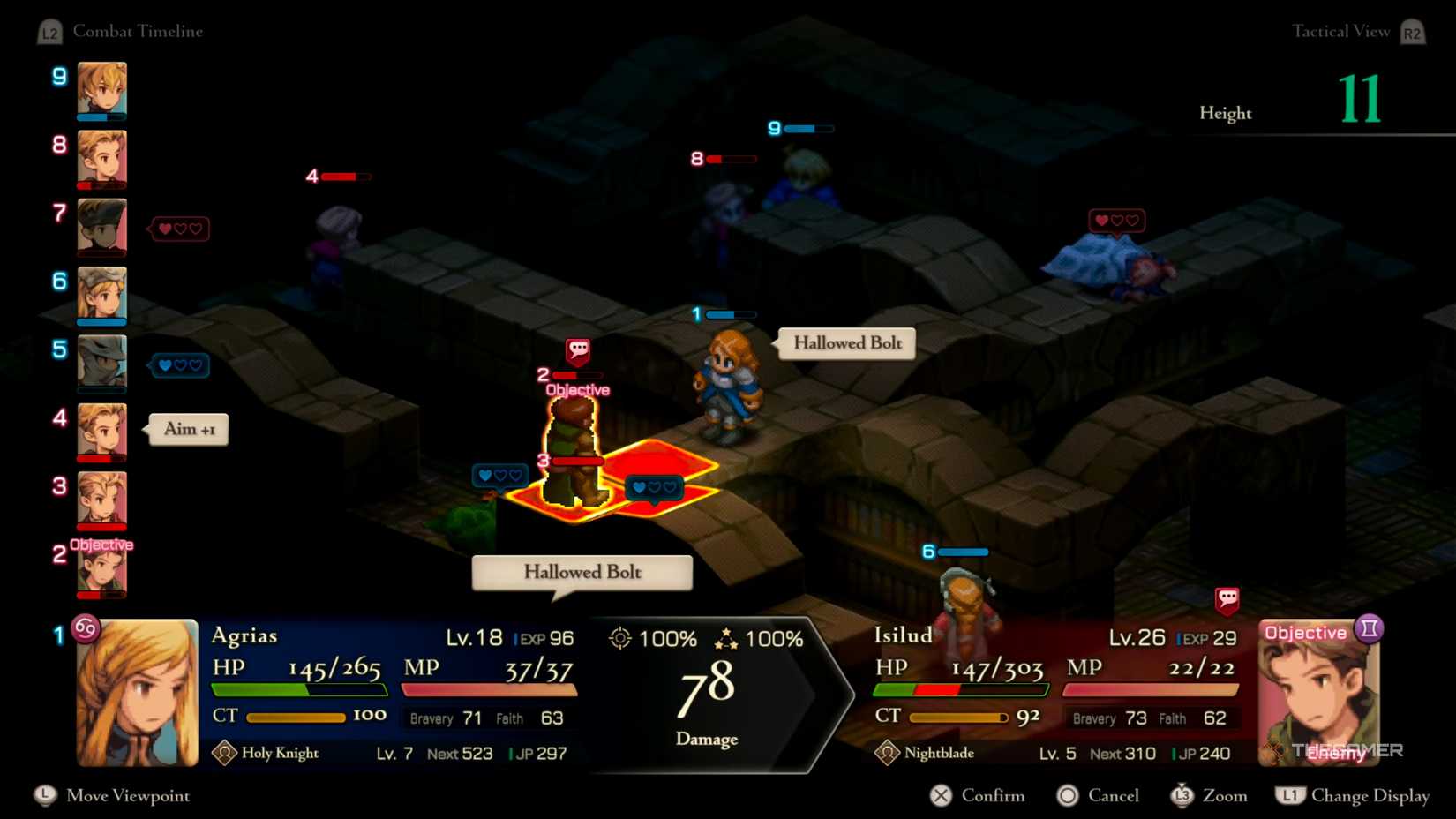Click the Objective tag on Isilud's enemy panel
Viewport: 1456px width, 819px height.
pyautogui.click(x=1307, y=632)
